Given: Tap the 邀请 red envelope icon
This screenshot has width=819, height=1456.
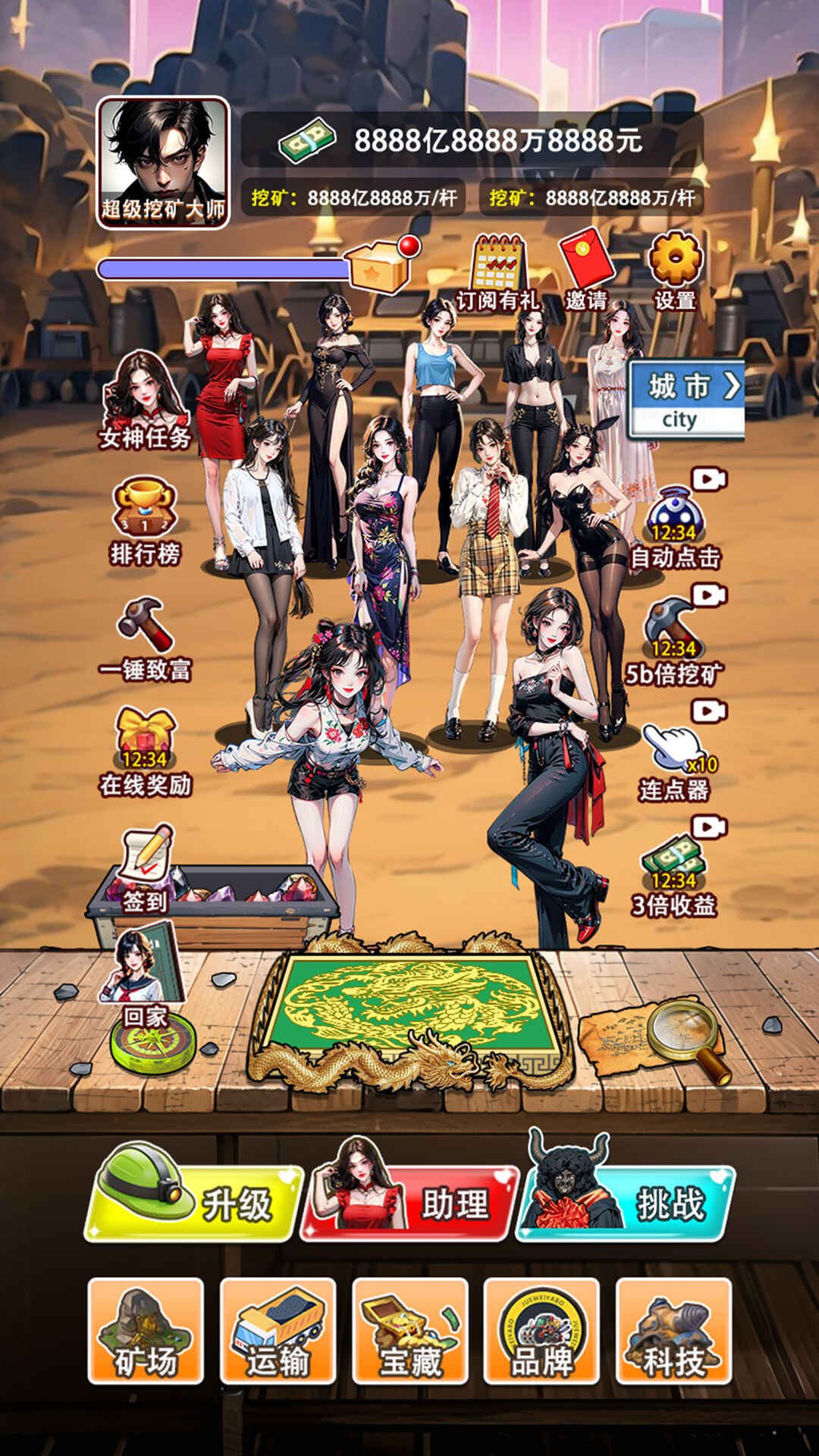Looking at the screenshot, I should click(586, 269).
